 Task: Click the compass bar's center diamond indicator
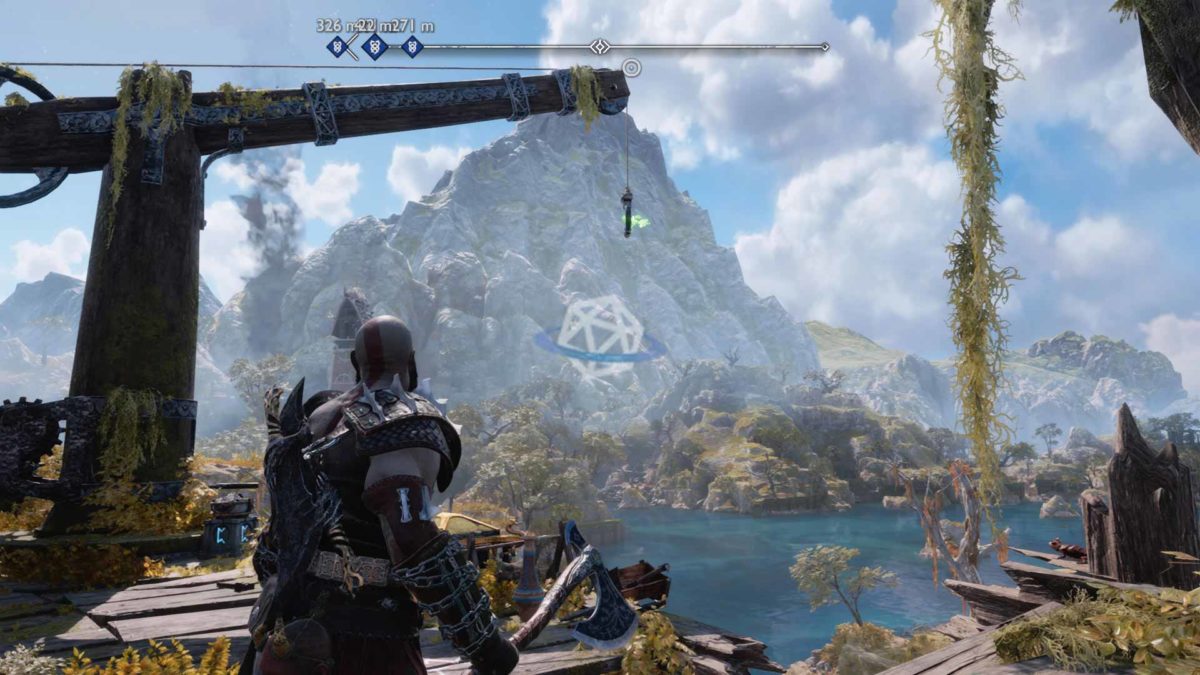pyautogui.click(x=599, y=46)
